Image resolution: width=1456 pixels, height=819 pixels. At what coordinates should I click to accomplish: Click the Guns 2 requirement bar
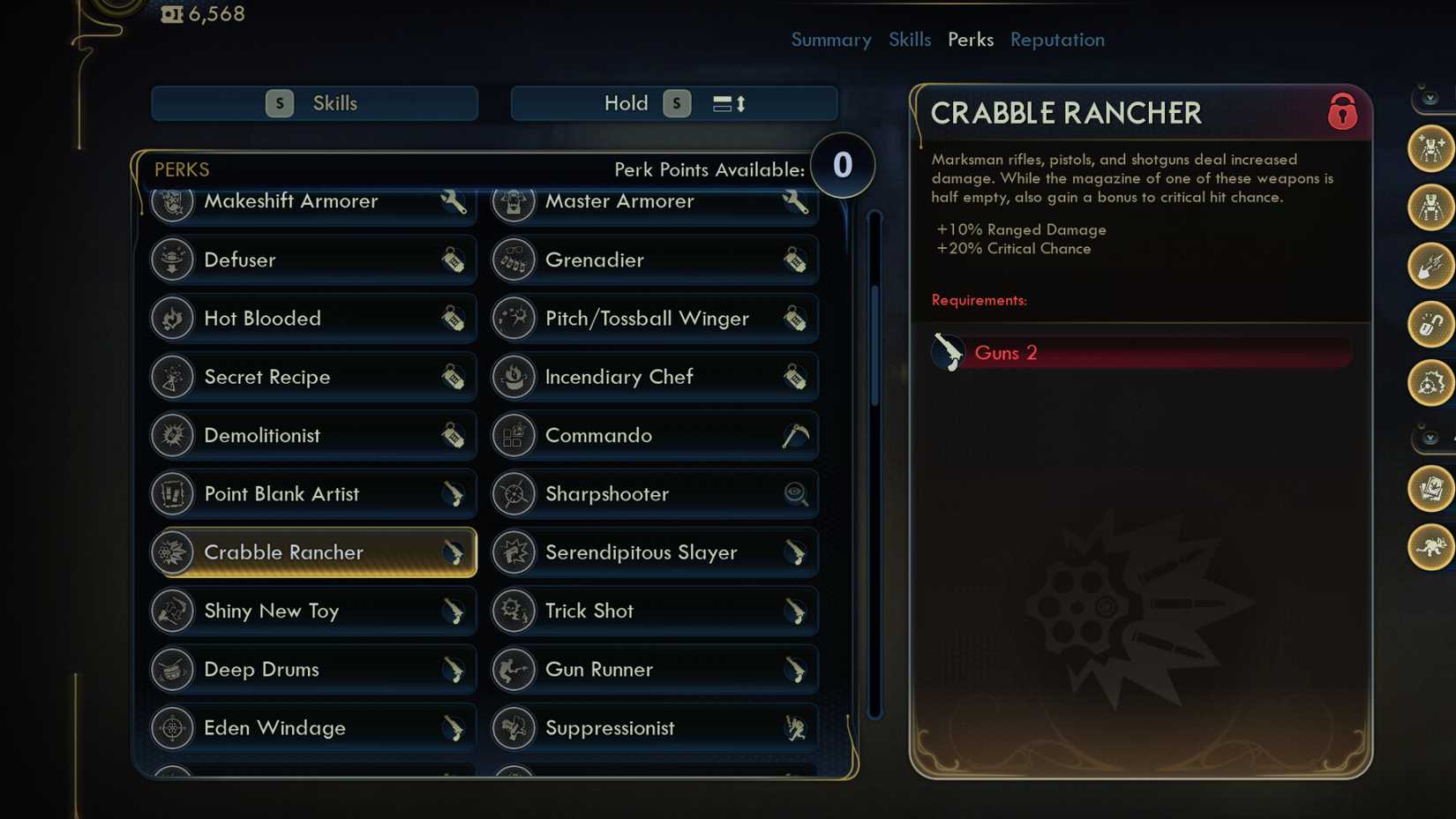(1142, 352)
